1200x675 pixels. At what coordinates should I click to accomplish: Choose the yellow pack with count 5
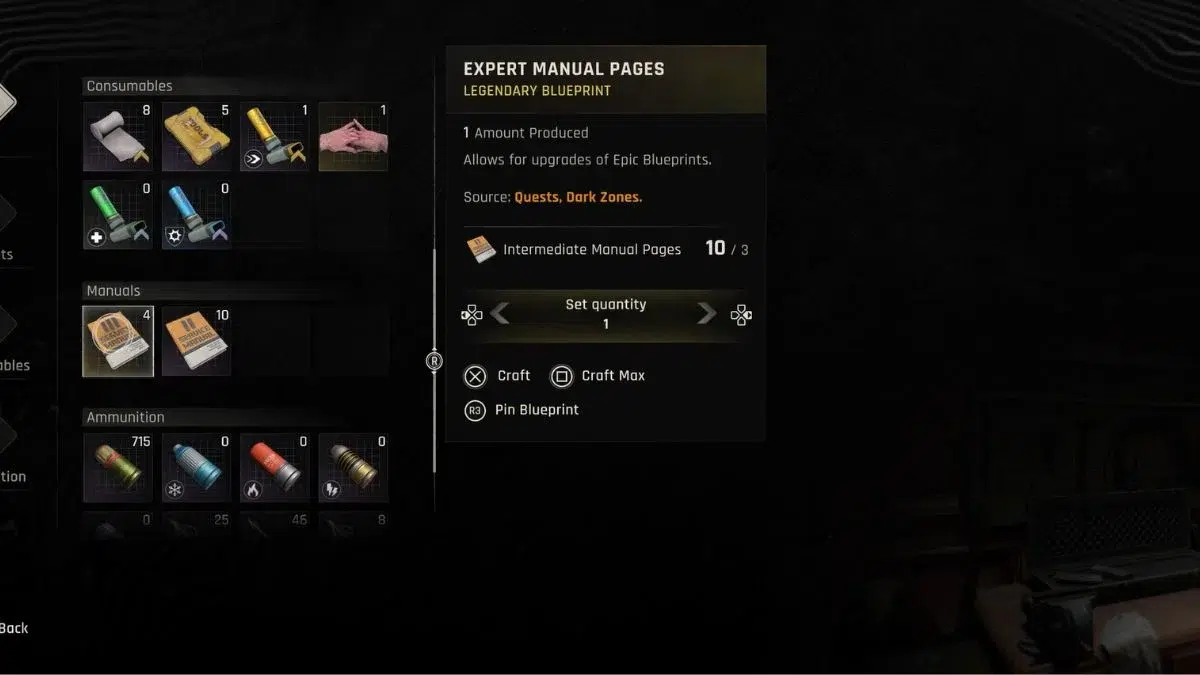click(x=196, y=136)
